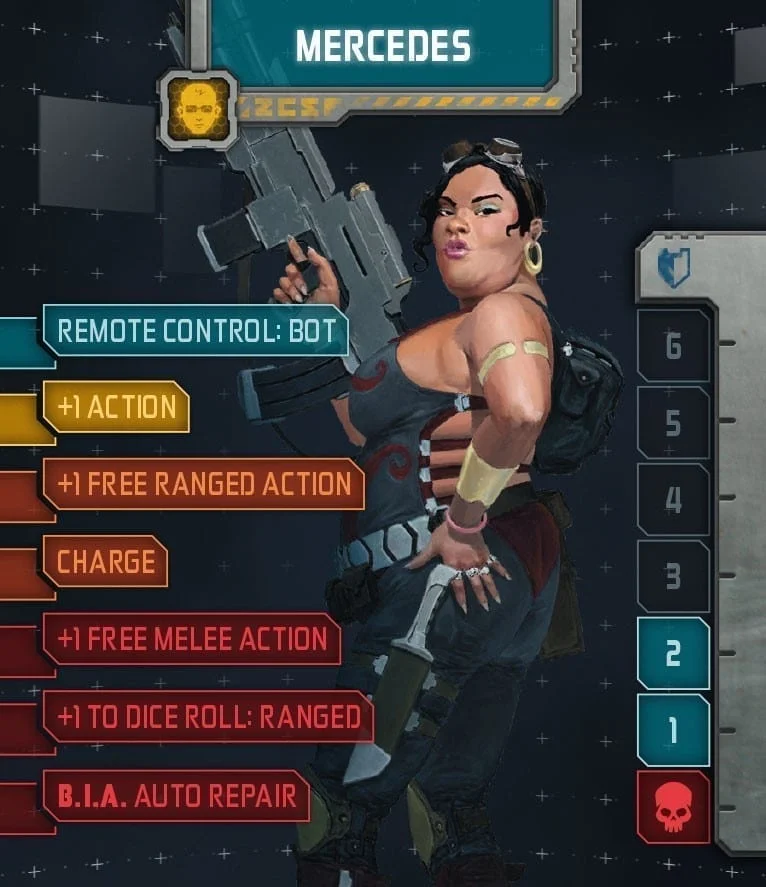The height and width of the screenshot is (887, 766).
Task: Activate the +1 Free Ranged Action skill
Action: [203, 484]
